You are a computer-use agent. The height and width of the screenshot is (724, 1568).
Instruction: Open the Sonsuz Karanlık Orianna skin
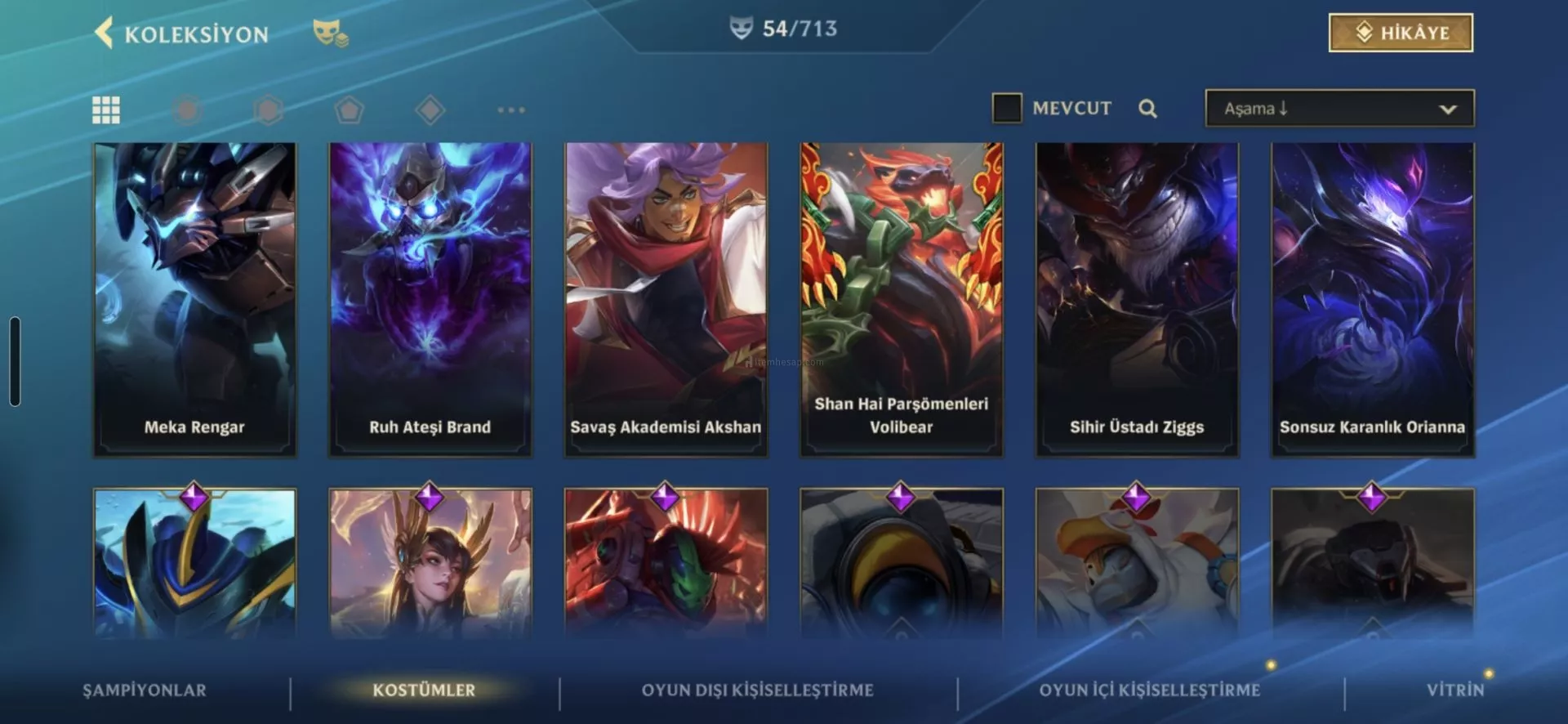click(1372, 299)
